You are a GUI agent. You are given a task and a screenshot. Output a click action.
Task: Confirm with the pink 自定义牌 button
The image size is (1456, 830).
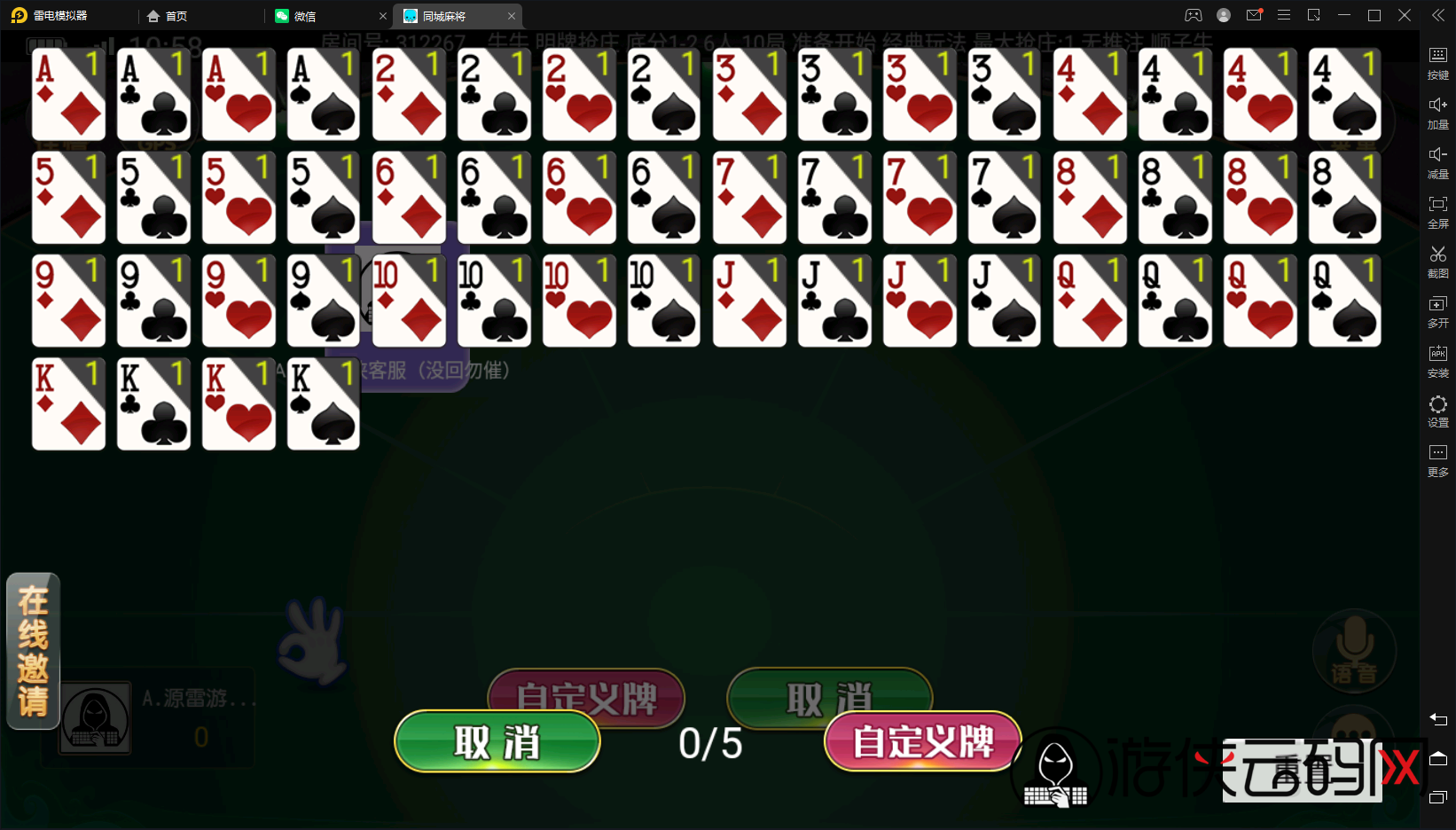click(x=922, y=742)
